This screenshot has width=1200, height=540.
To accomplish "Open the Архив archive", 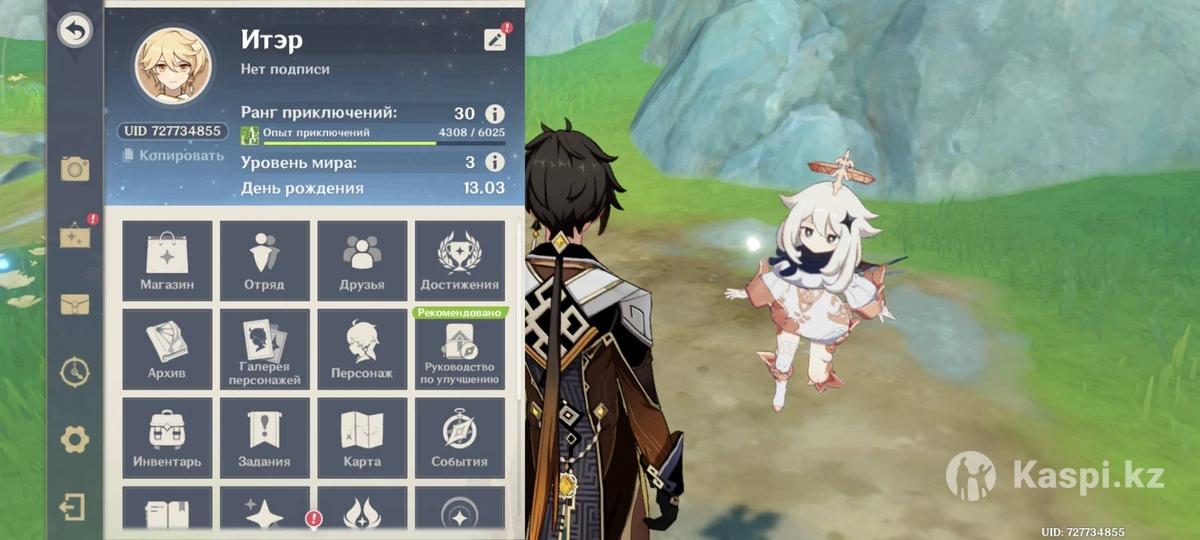I will click(x=167, y=349).
